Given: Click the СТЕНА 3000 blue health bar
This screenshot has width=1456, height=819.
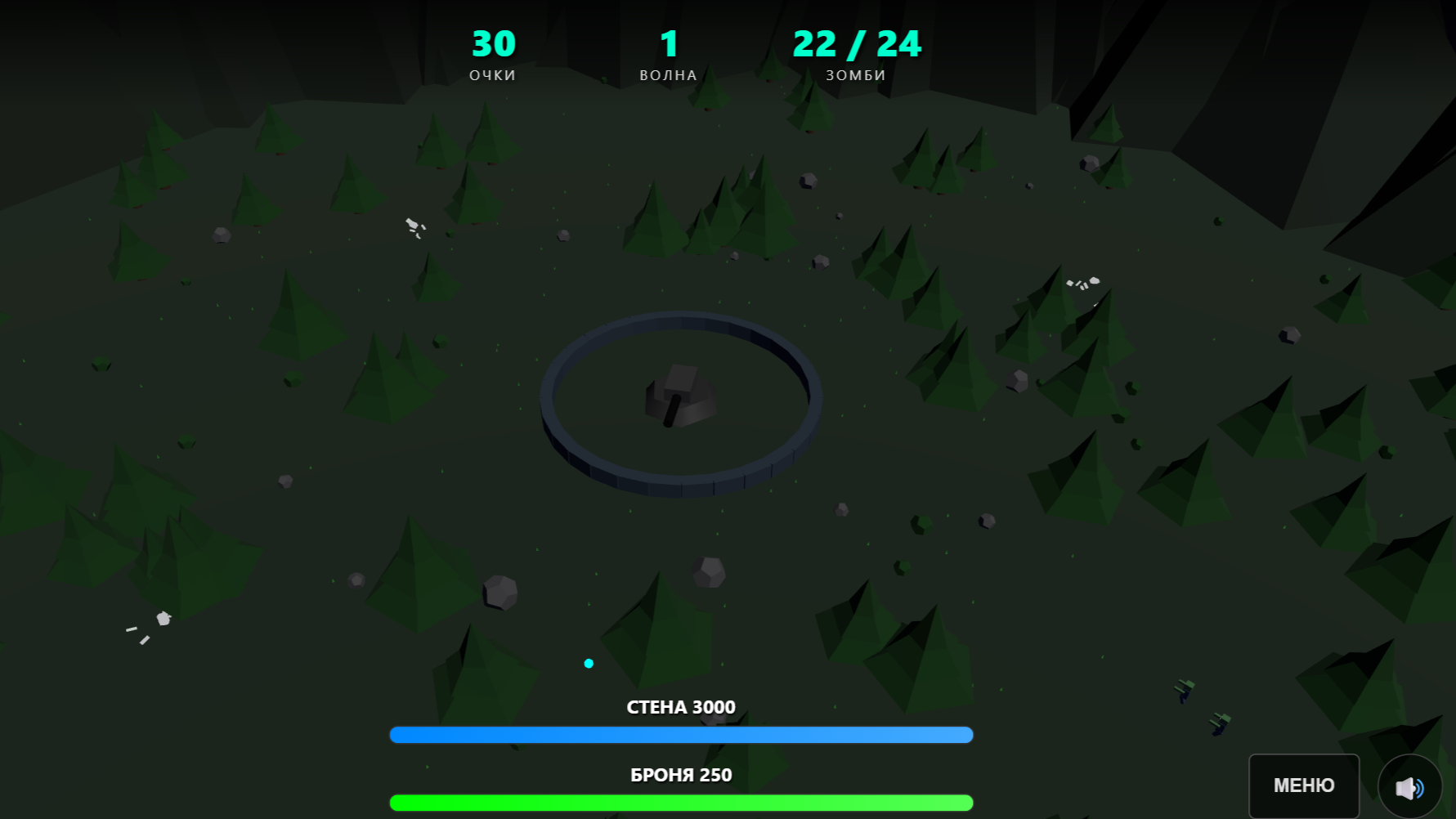Looking at the screenshot, I should (681, 735).
